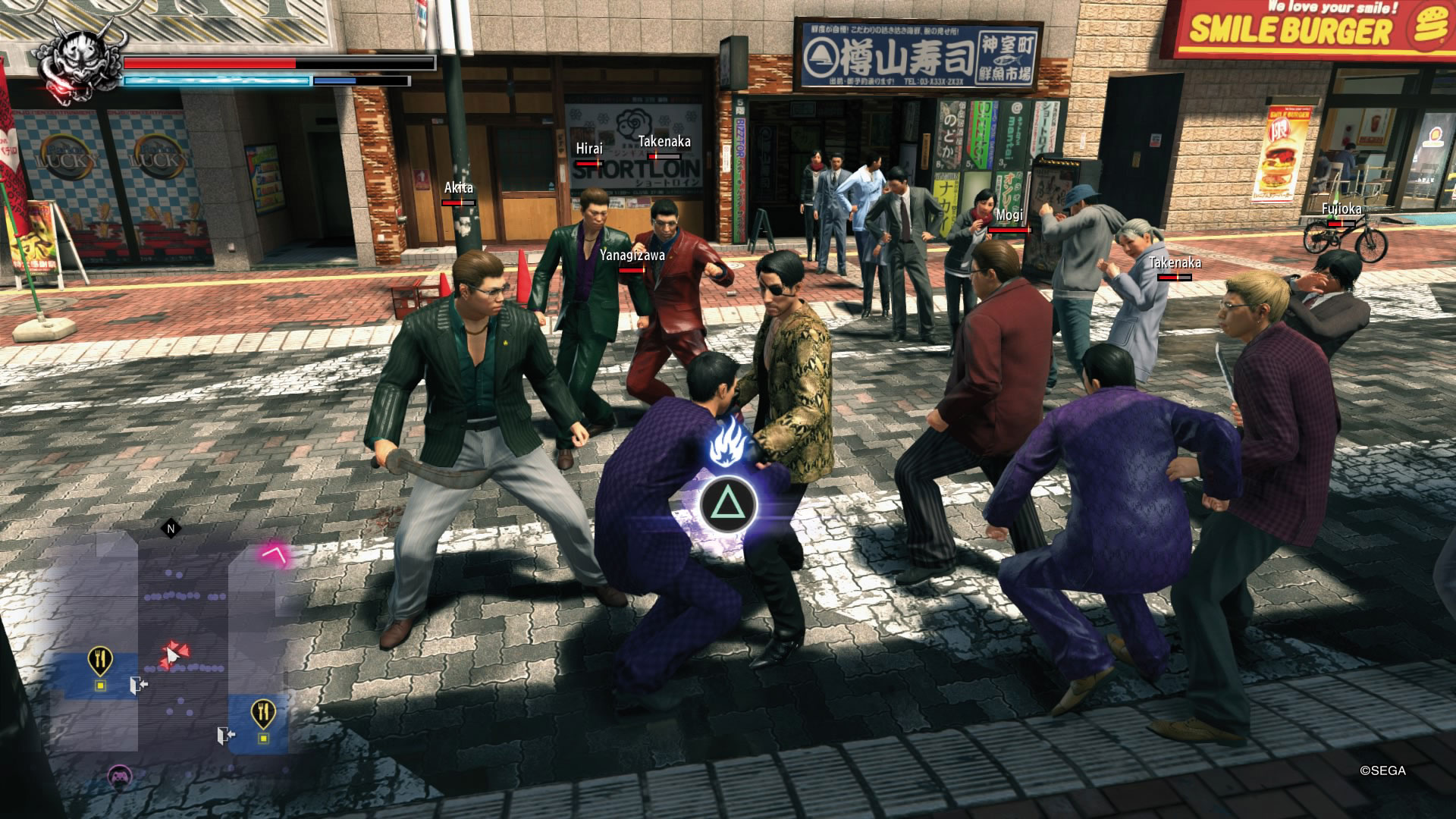Image resolution: width=1456 pixels, height=819 pixels.
Task: Click the purple controller icon
Action: [x=119, y=776]
